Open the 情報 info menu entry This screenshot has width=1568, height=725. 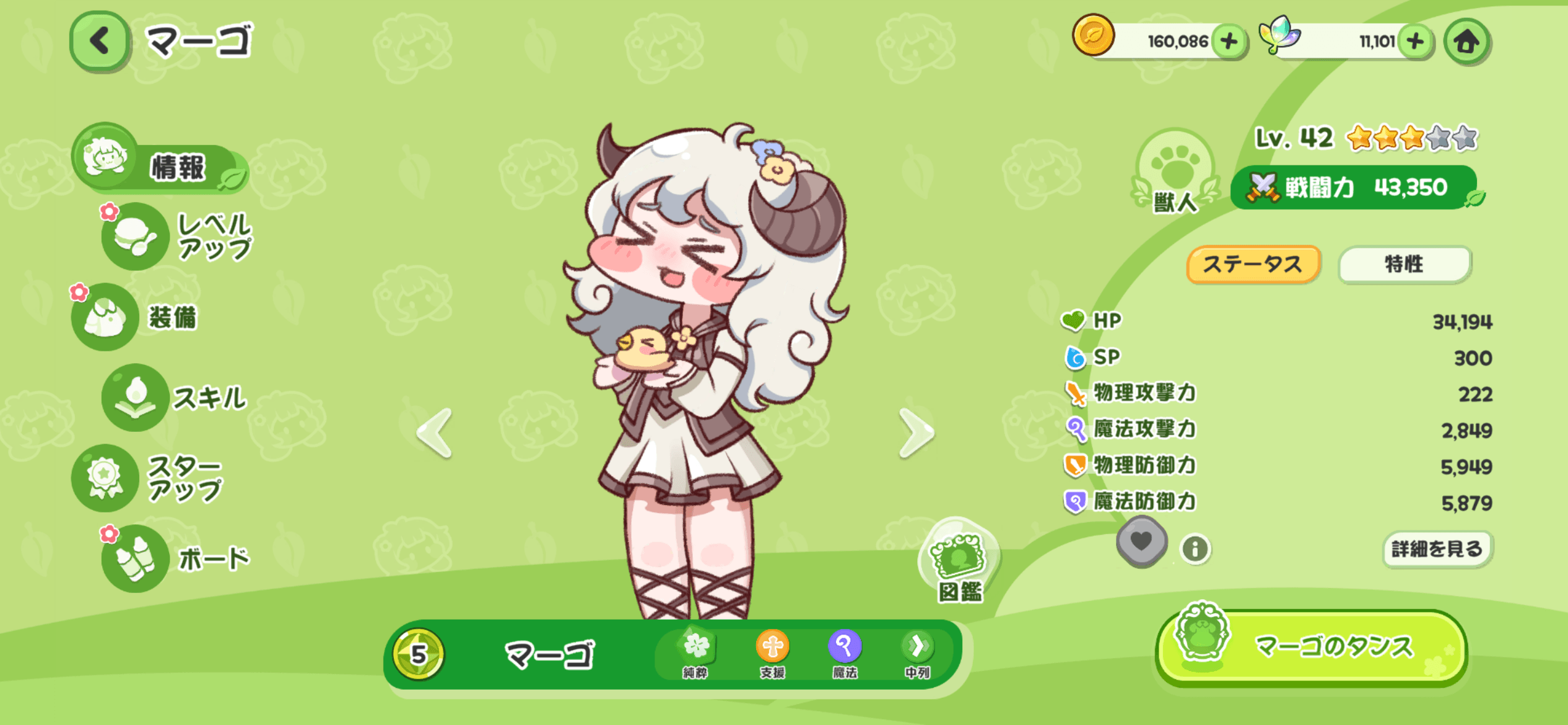(x=161, y=164)
